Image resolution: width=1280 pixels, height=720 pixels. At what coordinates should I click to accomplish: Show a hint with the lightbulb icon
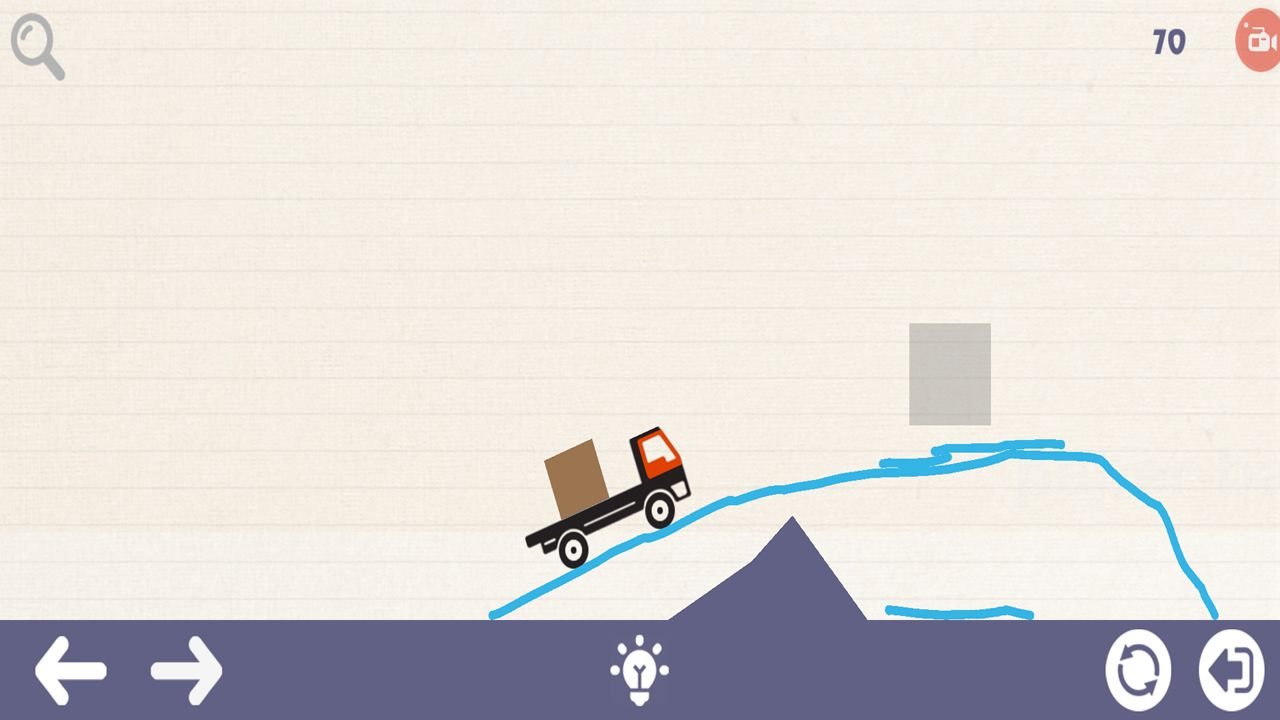[x=640, y=670]
